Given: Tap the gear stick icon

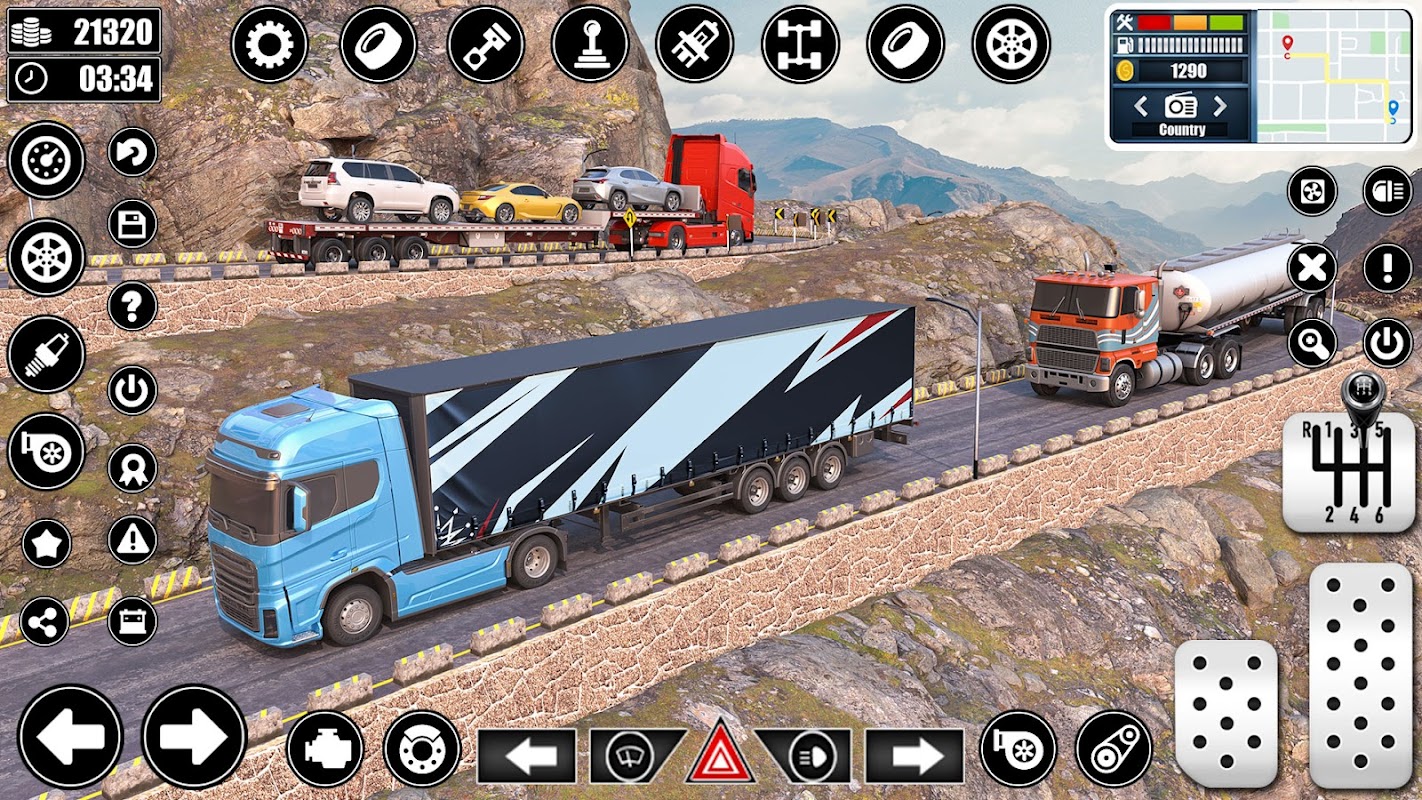Looking at the screenshot, I should (590, 45).
